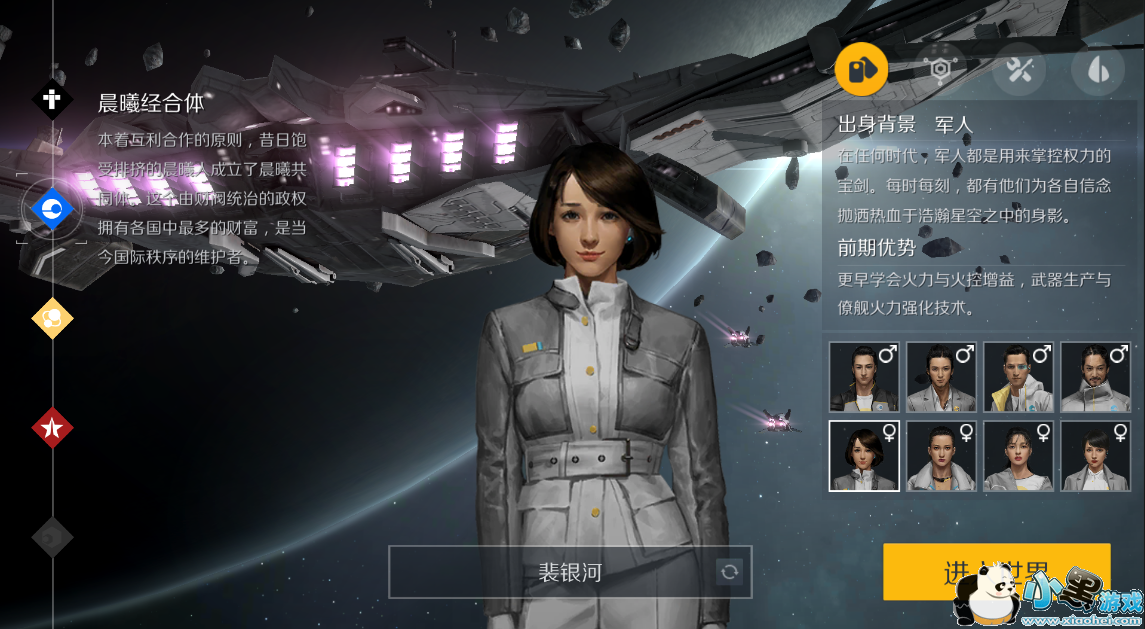Choose the male portrait with a ponytail
Screen dimensions: 1145x629
941,377
